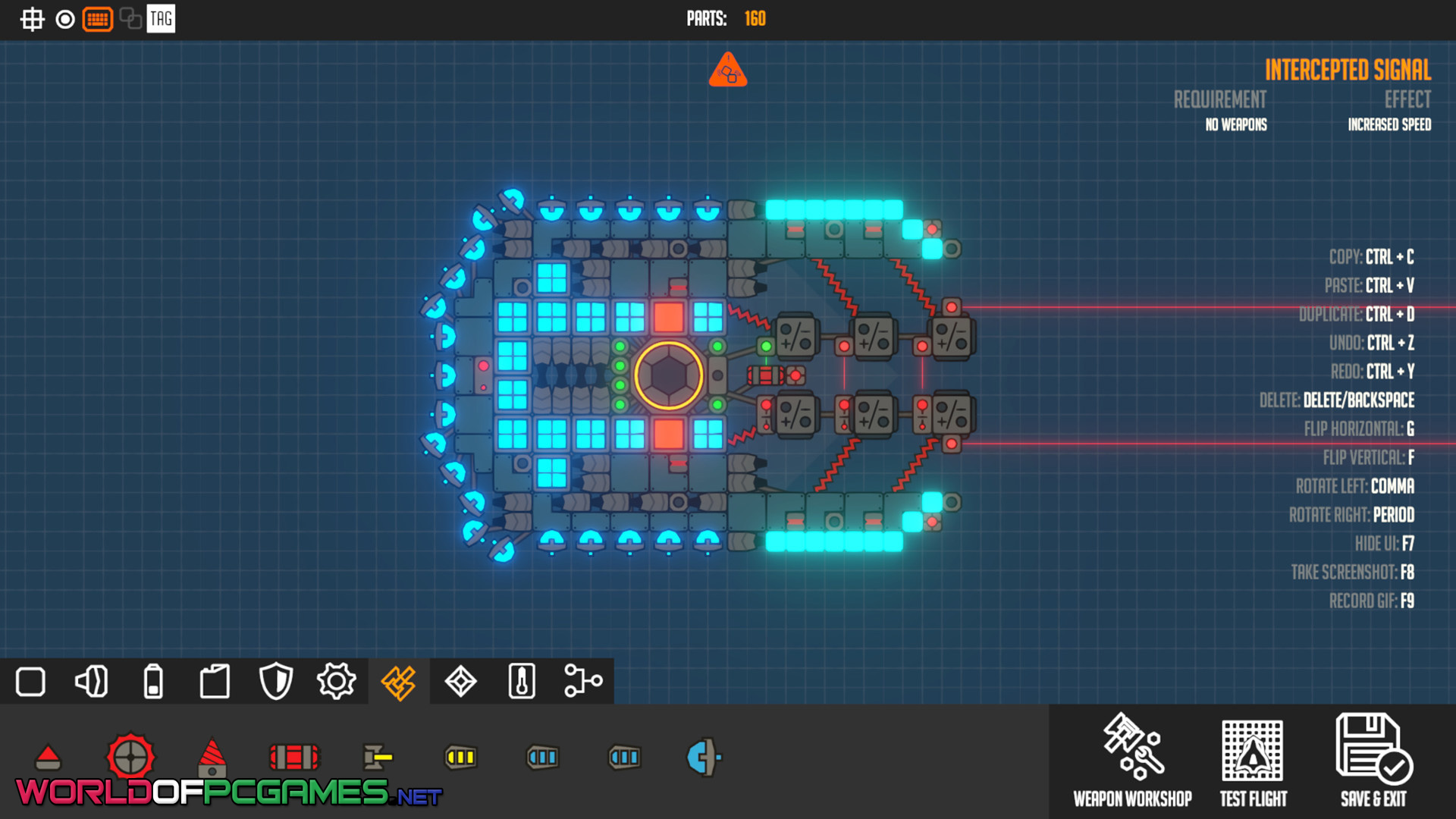
Task: Select the TAG button
Action: point(161,19)
